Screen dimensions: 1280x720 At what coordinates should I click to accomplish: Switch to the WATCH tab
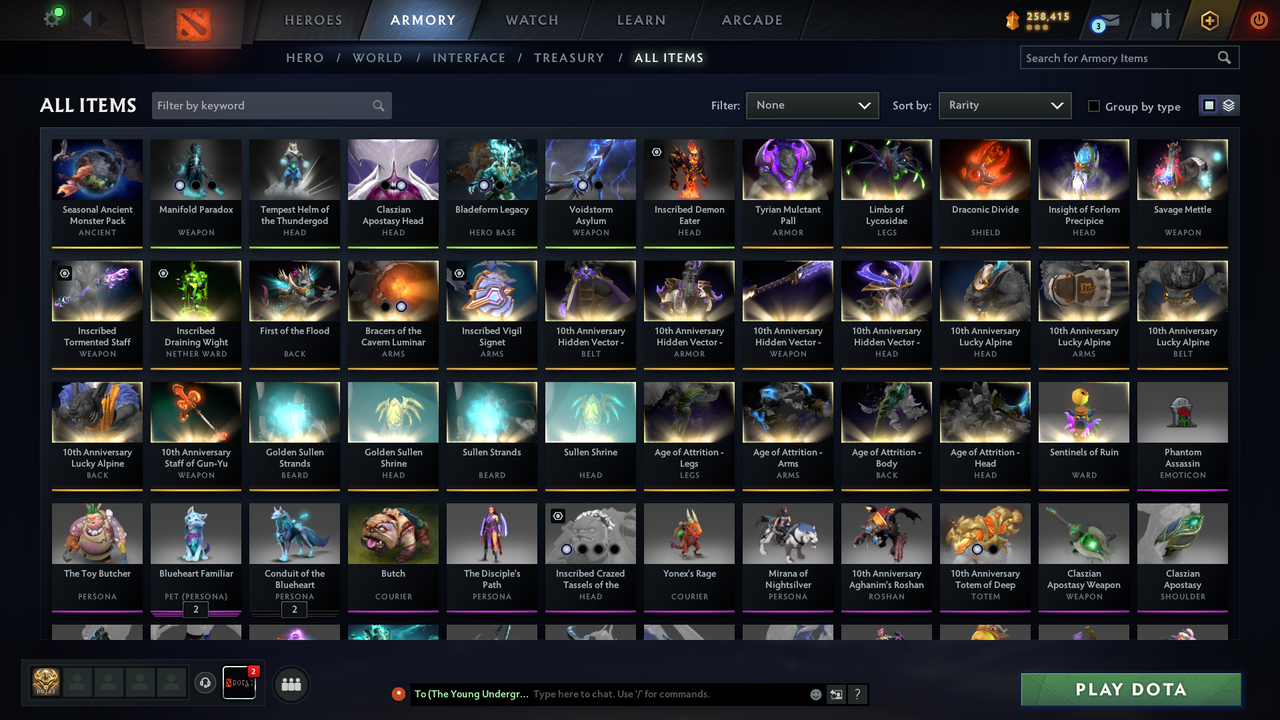531,20
